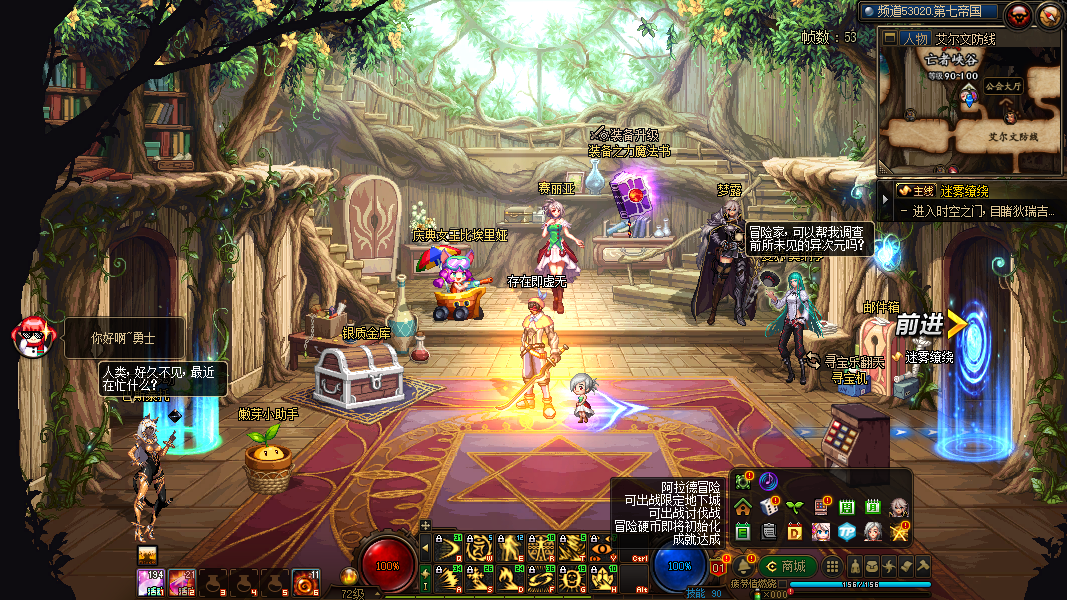Viewport: 1067px width, 600px height.
Task: Click the red bull-skull icon
Action: tap(1021, 14)
